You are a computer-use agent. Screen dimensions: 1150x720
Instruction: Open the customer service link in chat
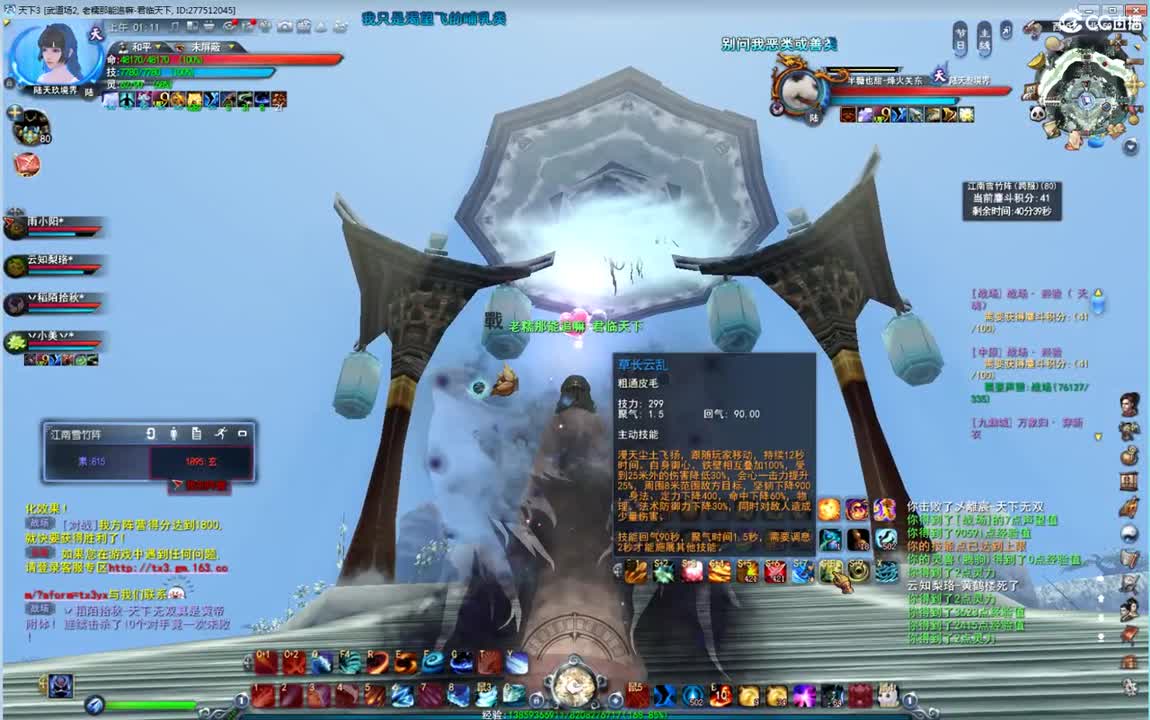(x=167, y=568)
